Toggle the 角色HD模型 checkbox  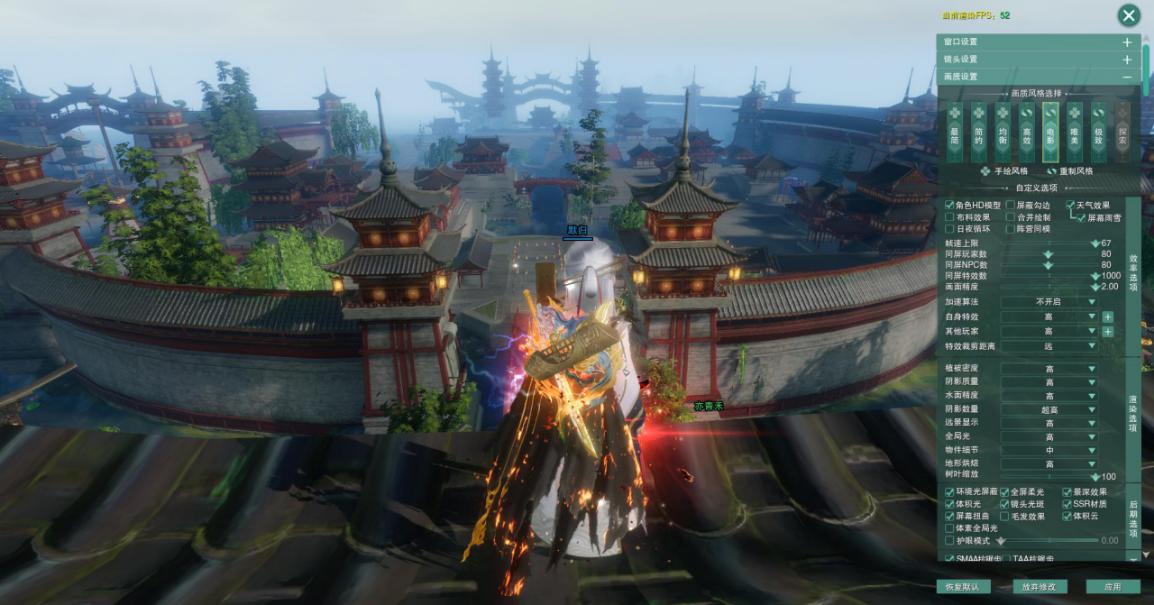coord(950,205)
